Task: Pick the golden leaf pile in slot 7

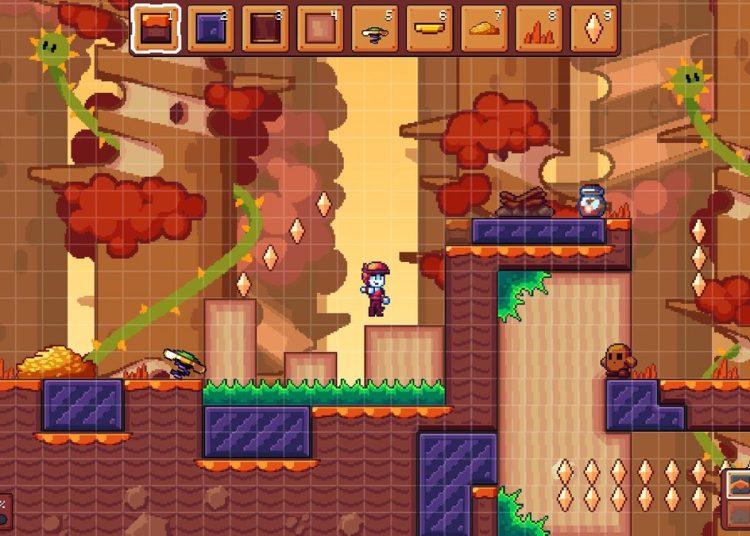Action: click(484, 29)
